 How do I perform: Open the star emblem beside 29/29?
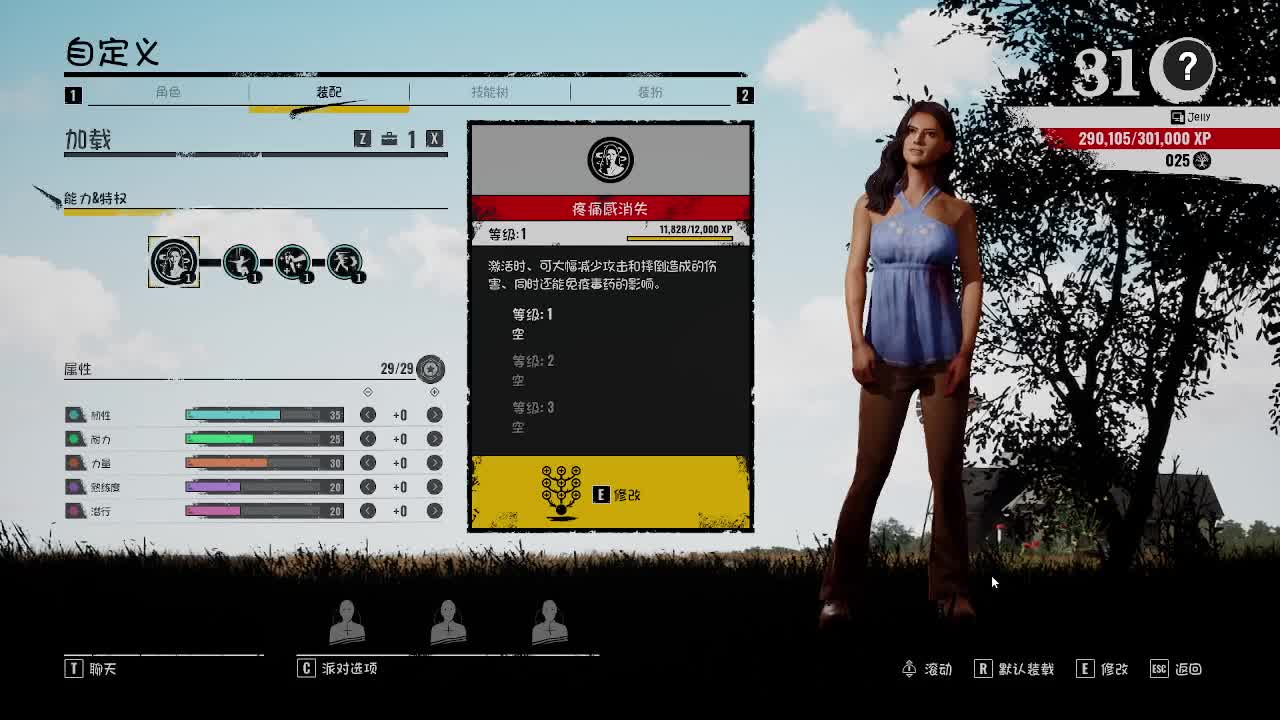tap(431, 369)
